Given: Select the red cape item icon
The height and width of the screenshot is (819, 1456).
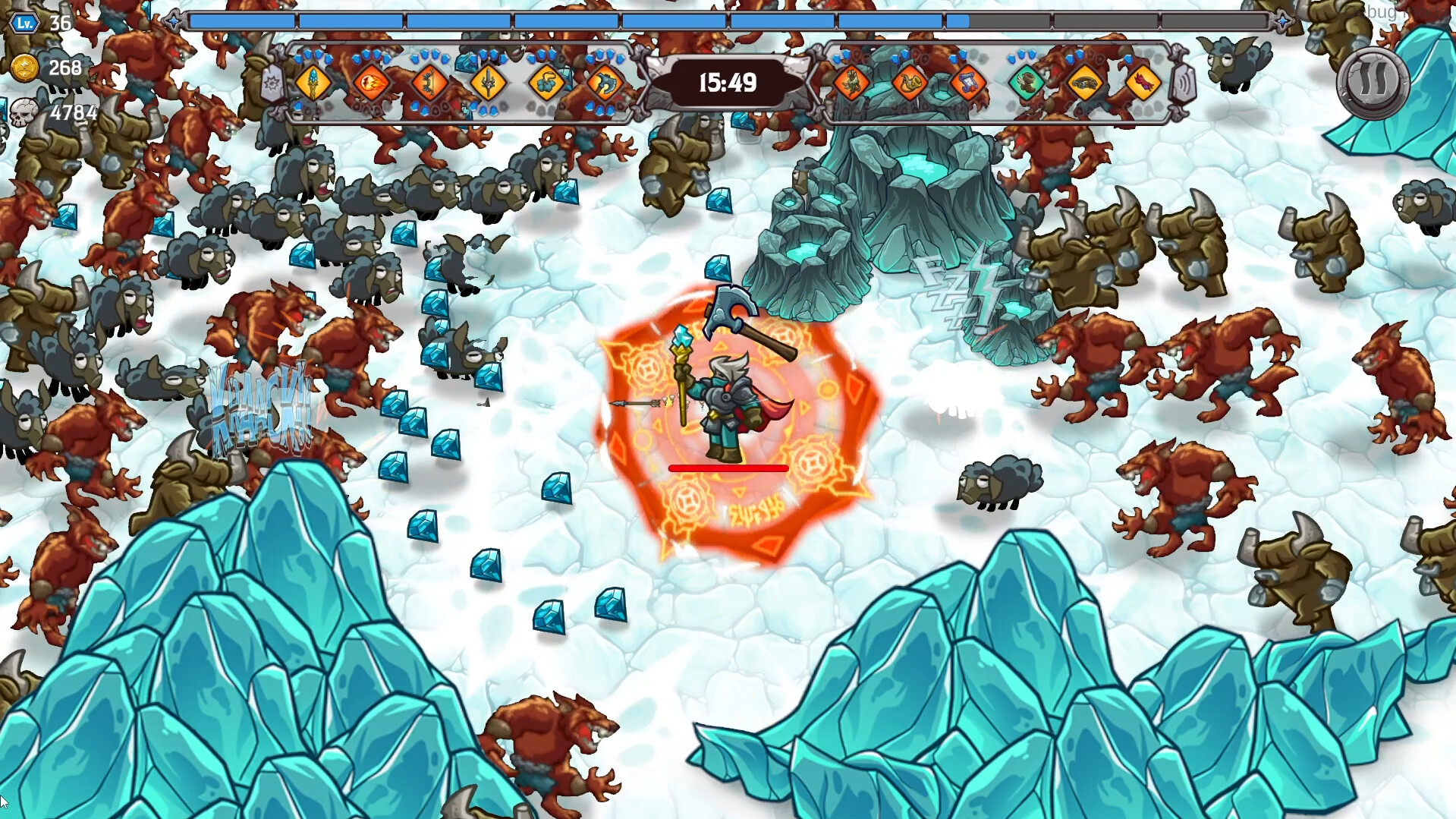Looking at the screenshot, I should coord(1146,85).
